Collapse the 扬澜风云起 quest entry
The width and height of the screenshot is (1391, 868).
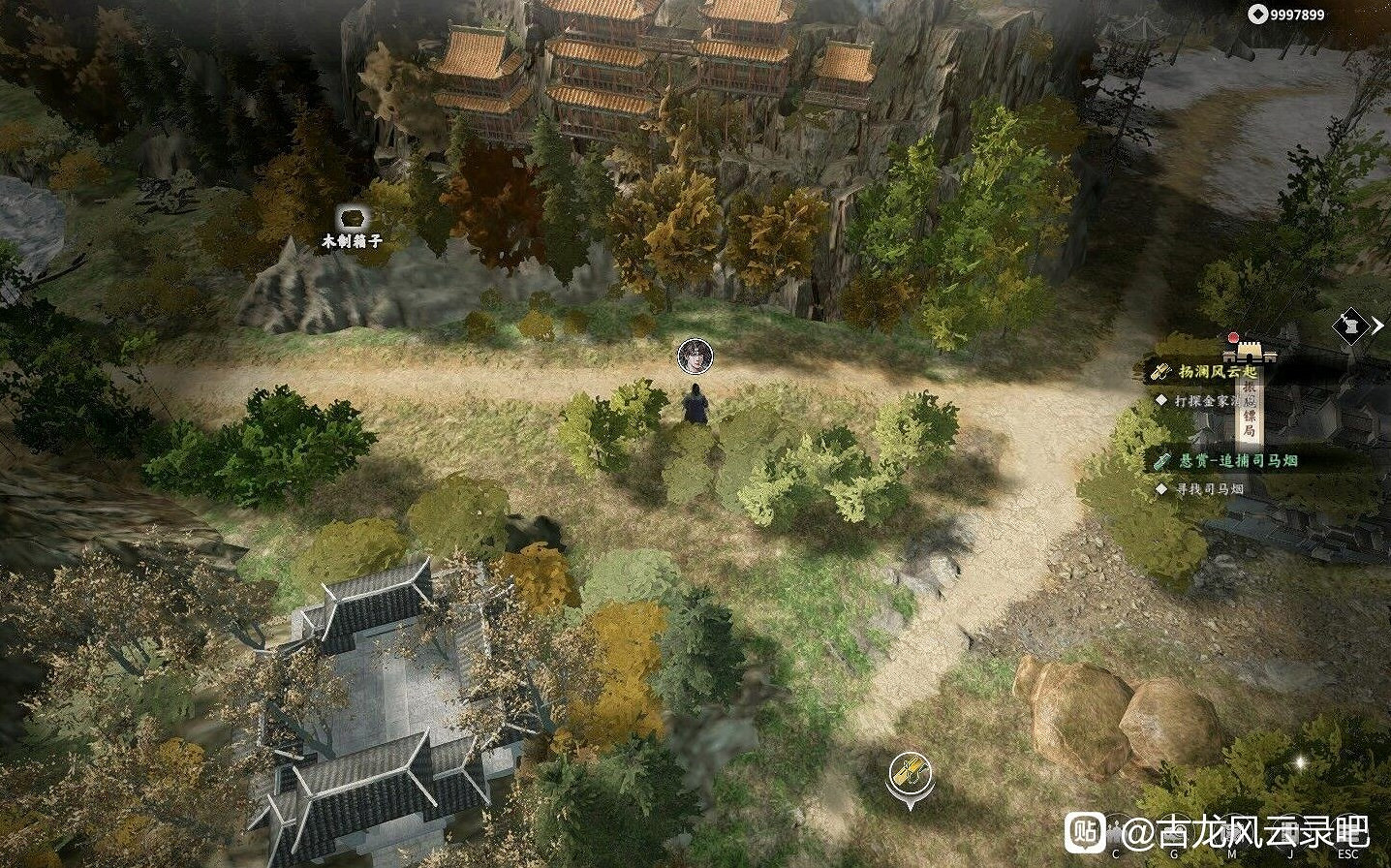coord(1219,370)
